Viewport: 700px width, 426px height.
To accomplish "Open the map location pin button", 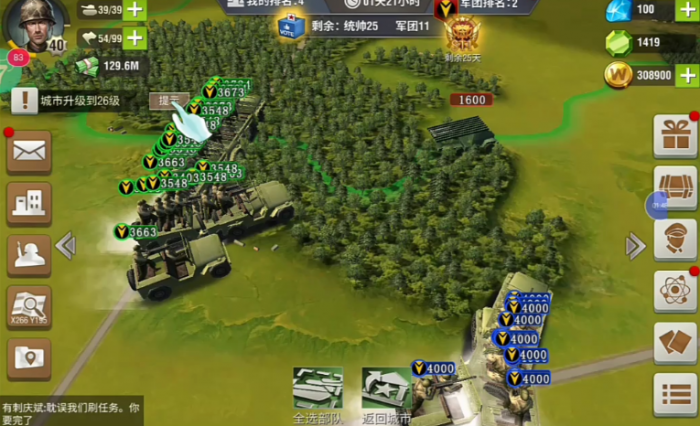I will point(30,358).
